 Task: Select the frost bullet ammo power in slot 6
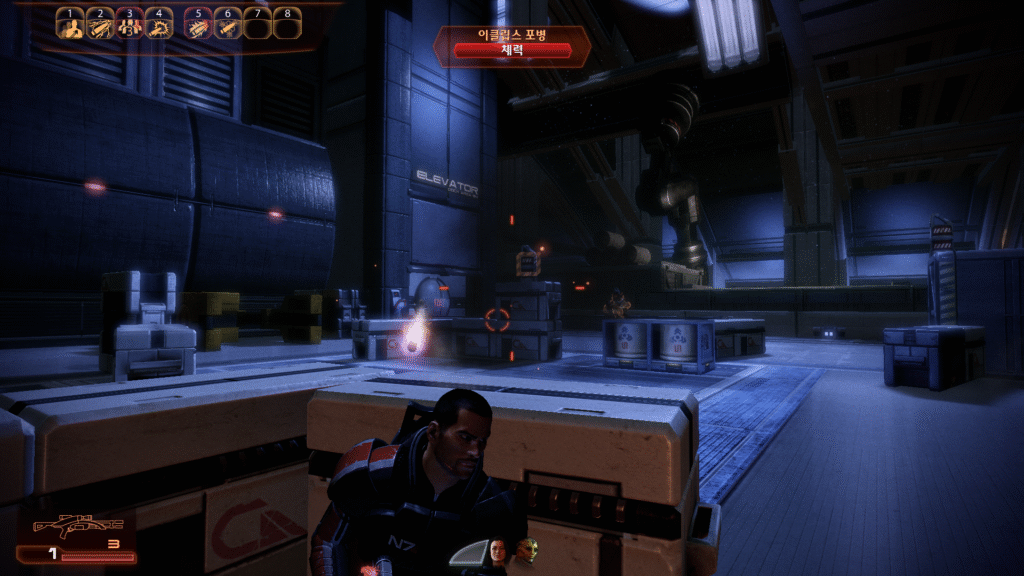pyautogui.click(x=228, y=27)
